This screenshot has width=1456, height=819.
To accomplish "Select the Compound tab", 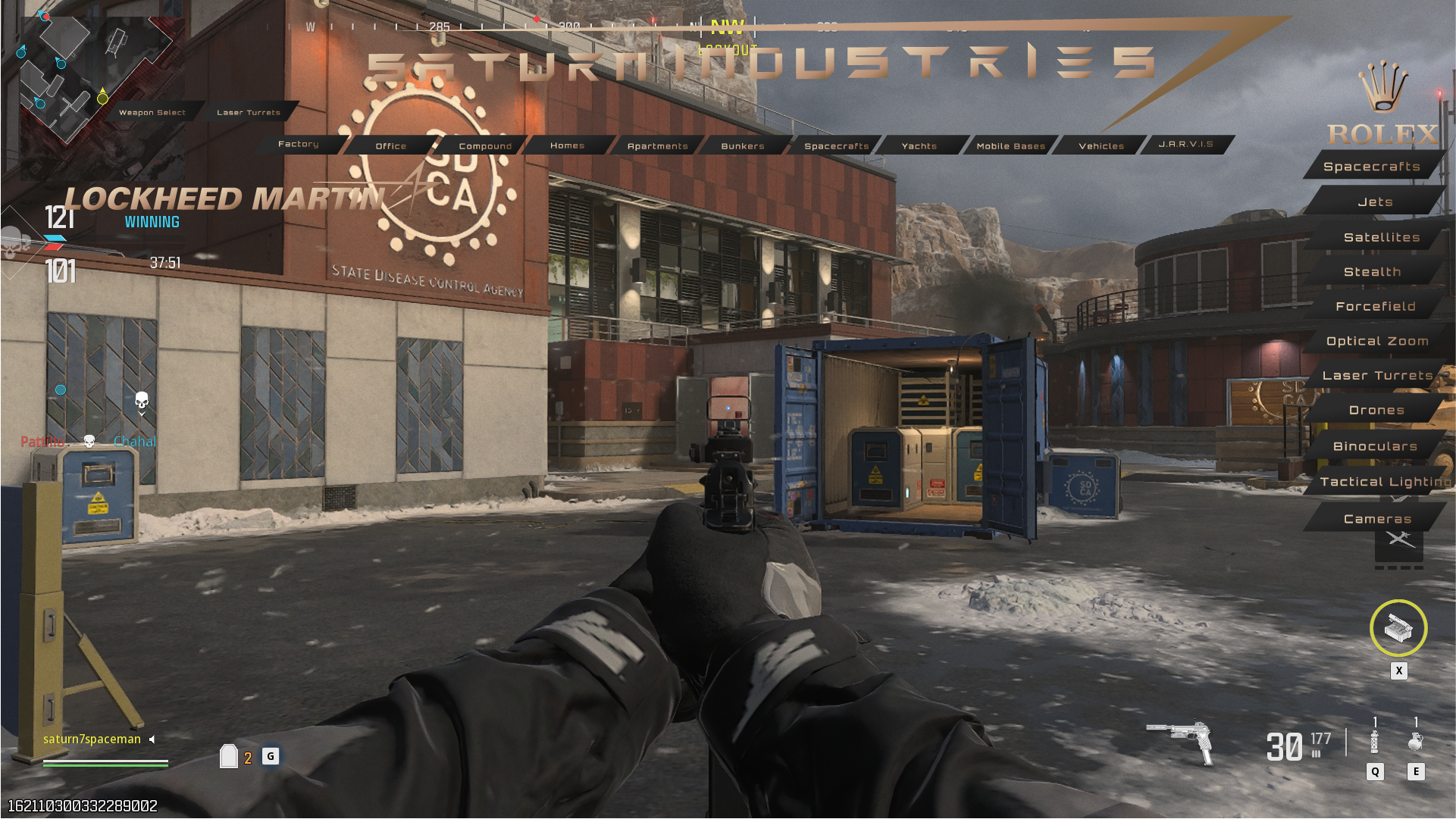I will [x=485, y=145].
